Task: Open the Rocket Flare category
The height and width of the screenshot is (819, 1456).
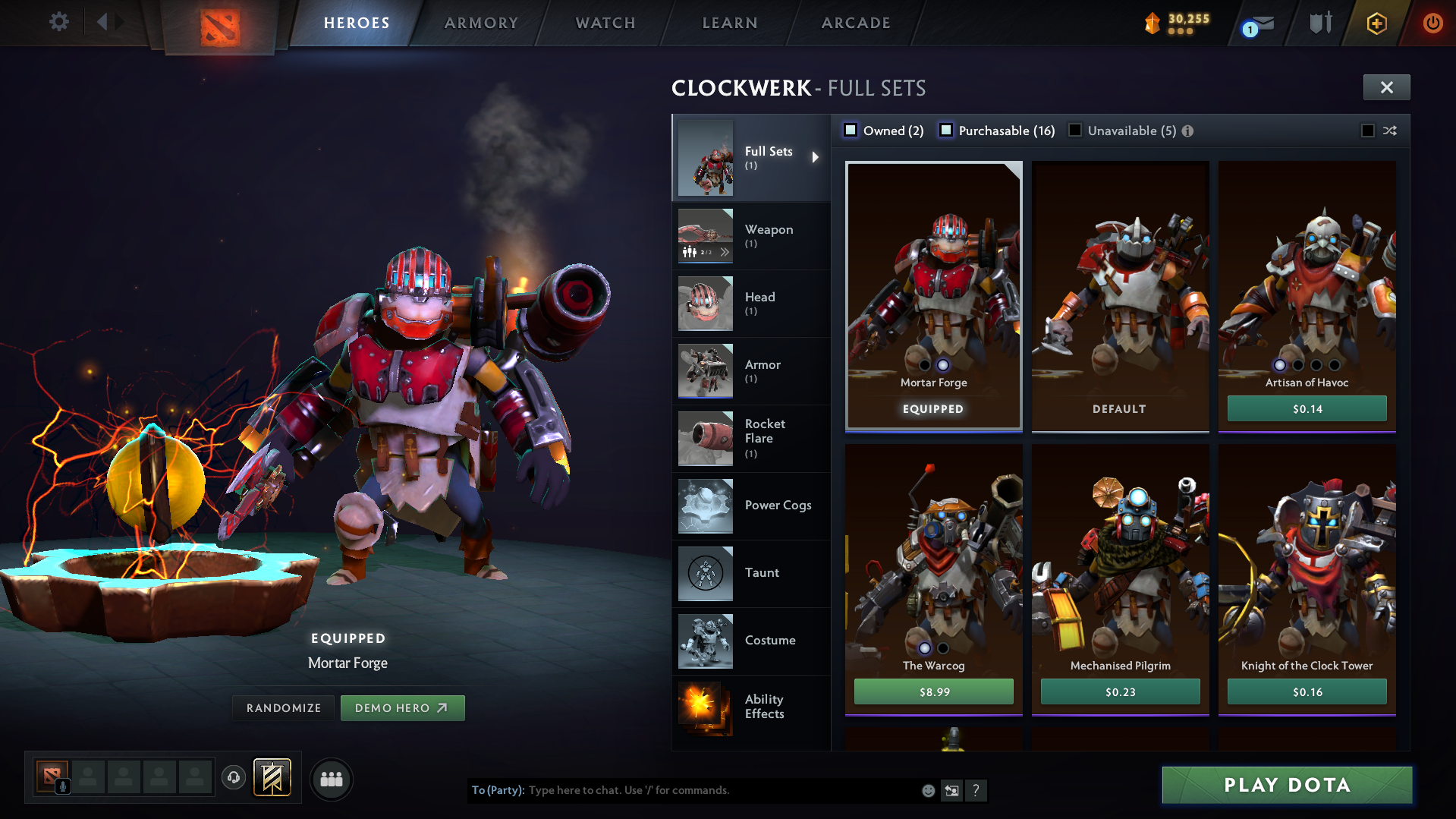Action: [705, 439]
